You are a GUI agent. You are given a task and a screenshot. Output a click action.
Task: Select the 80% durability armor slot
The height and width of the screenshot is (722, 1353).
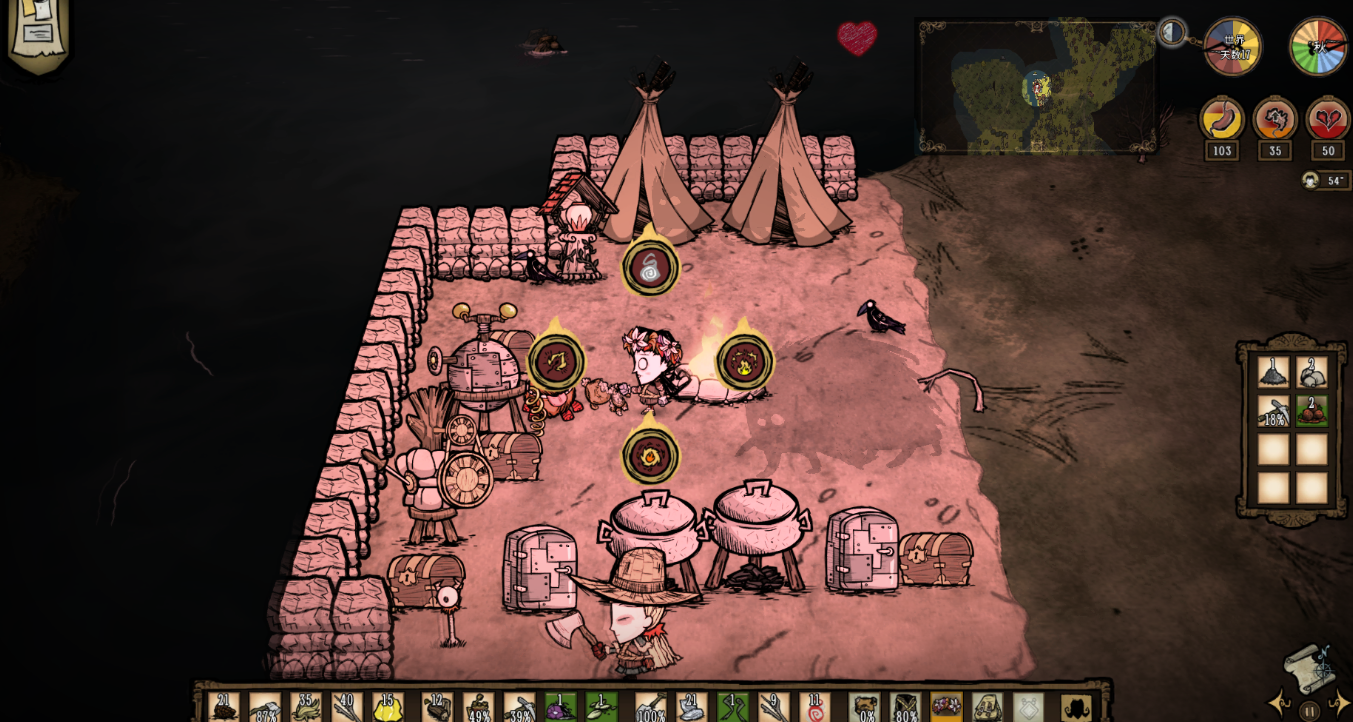pyautogui.click(x=905, y=708)
